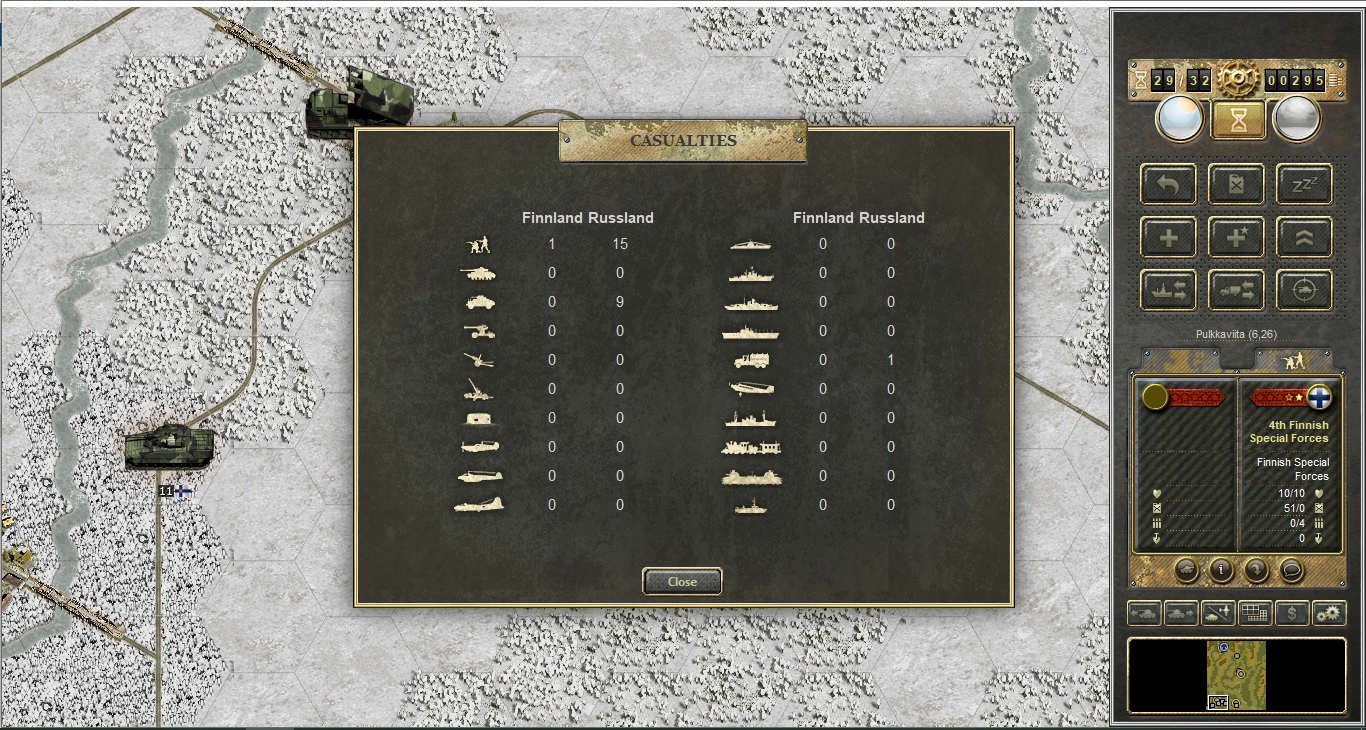Put the unit to sleep with Zzz button

[x=1304, y=184]
